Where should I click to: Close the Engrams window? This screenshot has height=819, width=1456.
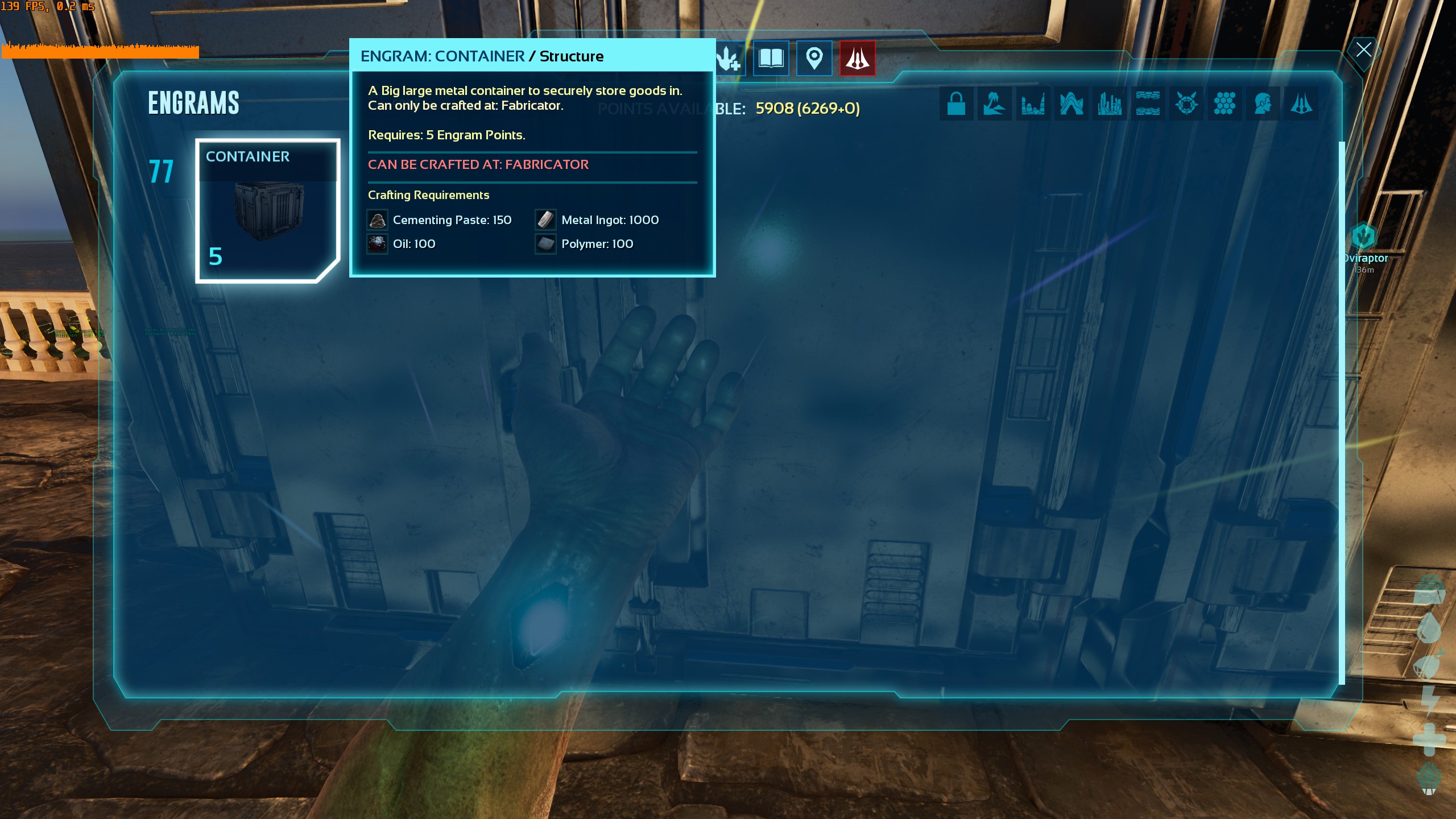click(x=1363, y=49)
